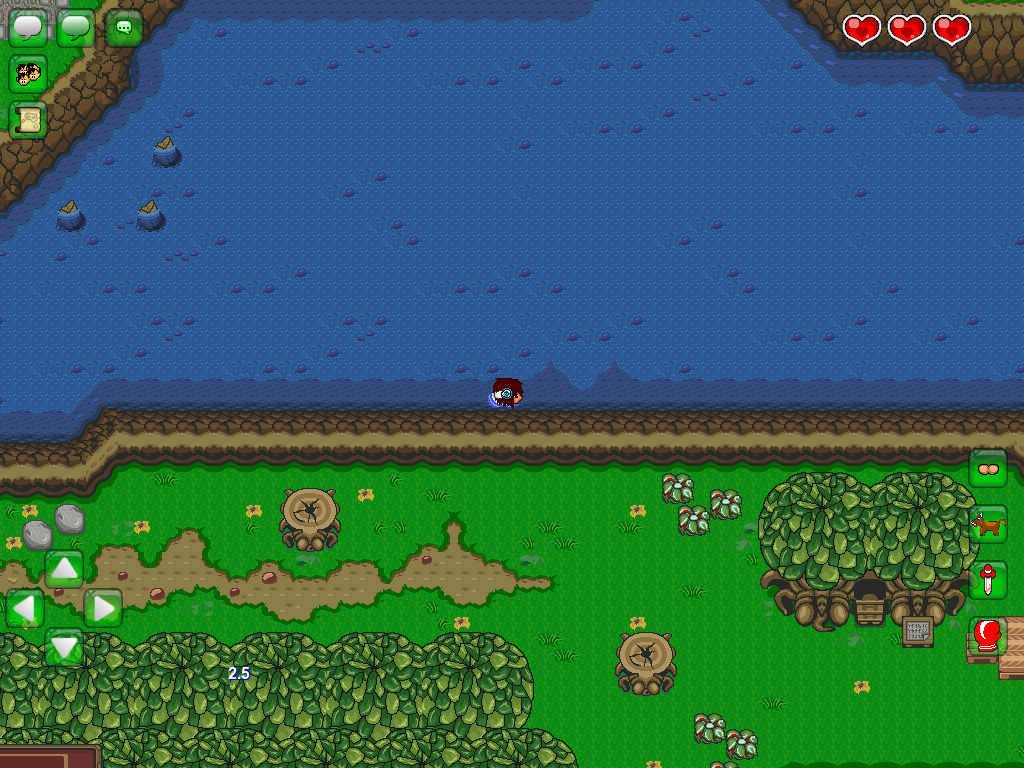This screenshot has width=1024, height=768.
Task: Tap the green speech bubble button
Action: pyautogui.click(x=76, y=27)
